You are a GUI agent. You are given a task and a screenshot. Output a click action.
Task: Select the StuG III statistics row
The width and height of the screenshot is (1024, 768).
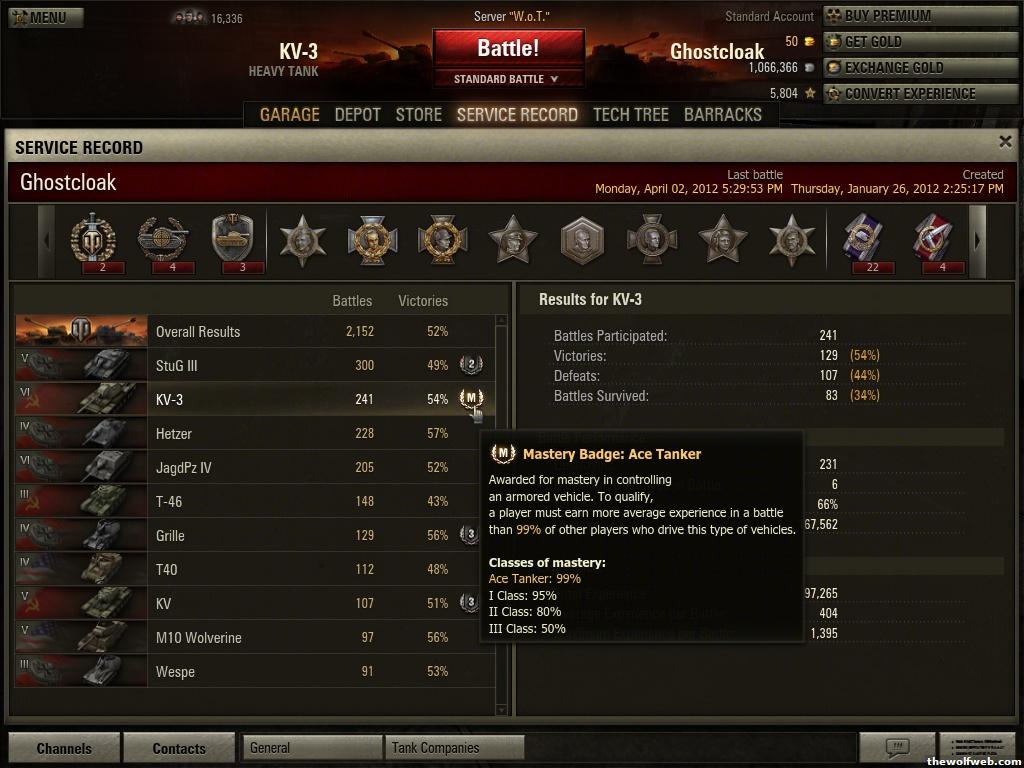[x=254, y=366]
